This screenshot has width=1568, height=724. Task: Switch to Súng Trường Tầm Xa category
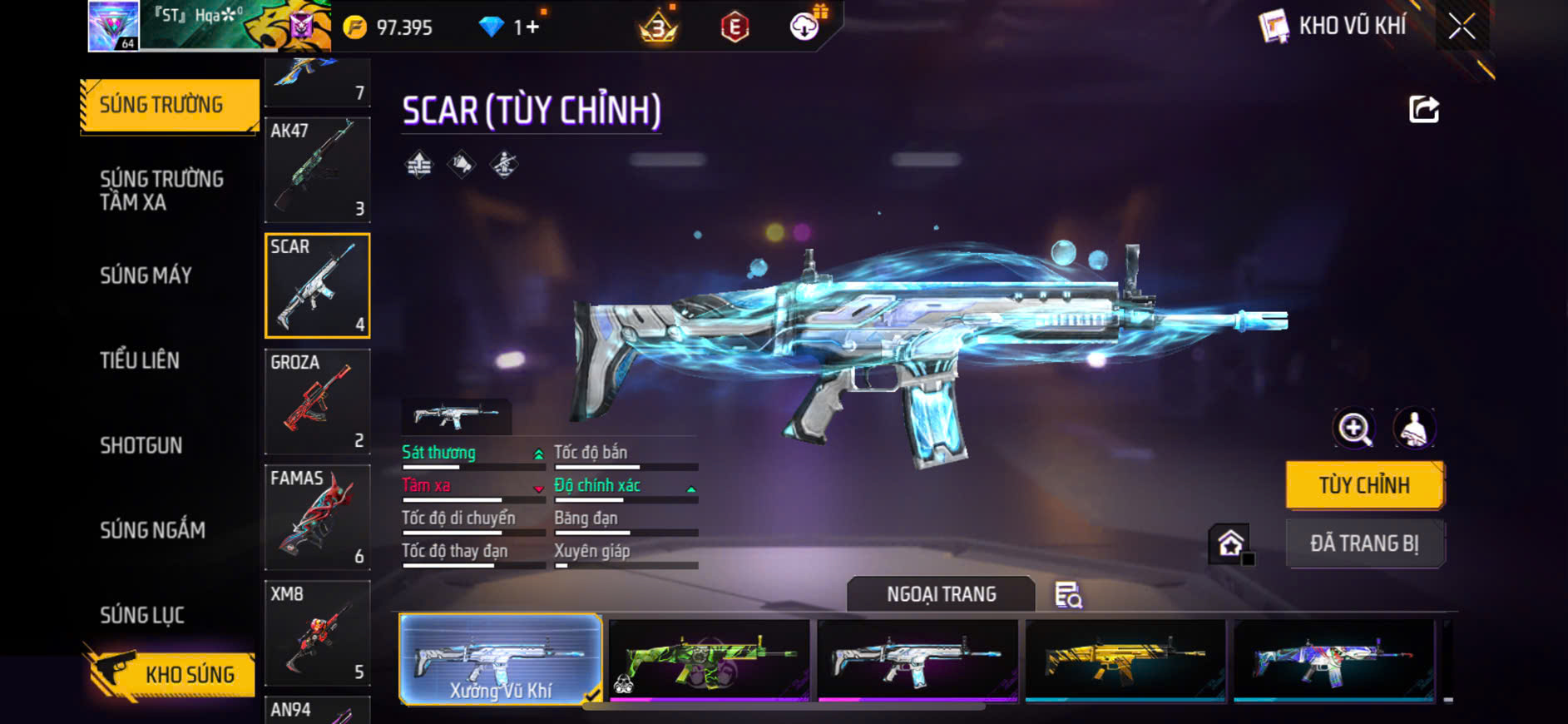(162, 191)
